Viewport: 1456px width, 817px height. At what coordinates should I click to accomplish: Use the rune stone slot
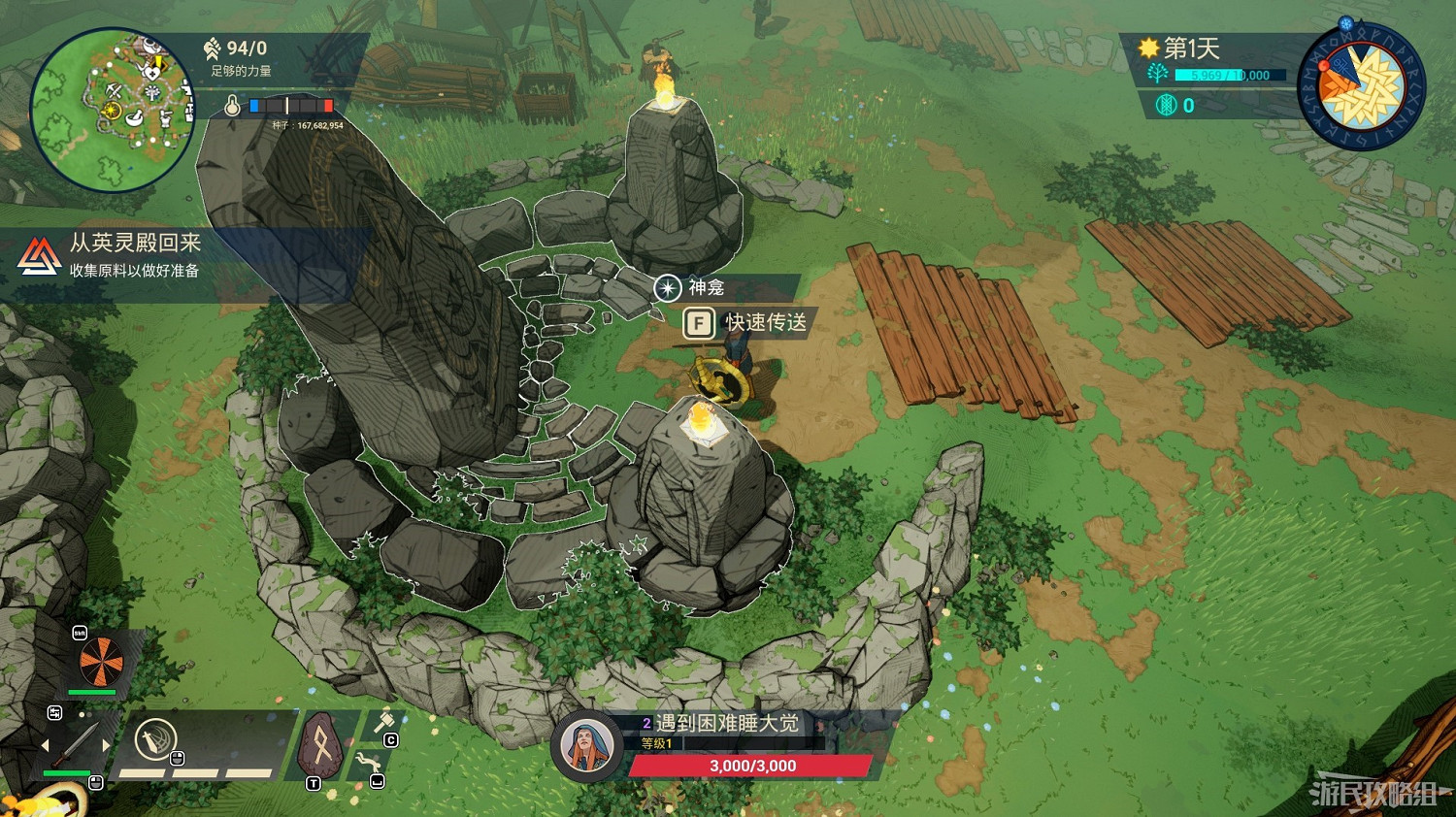(319, 745)
